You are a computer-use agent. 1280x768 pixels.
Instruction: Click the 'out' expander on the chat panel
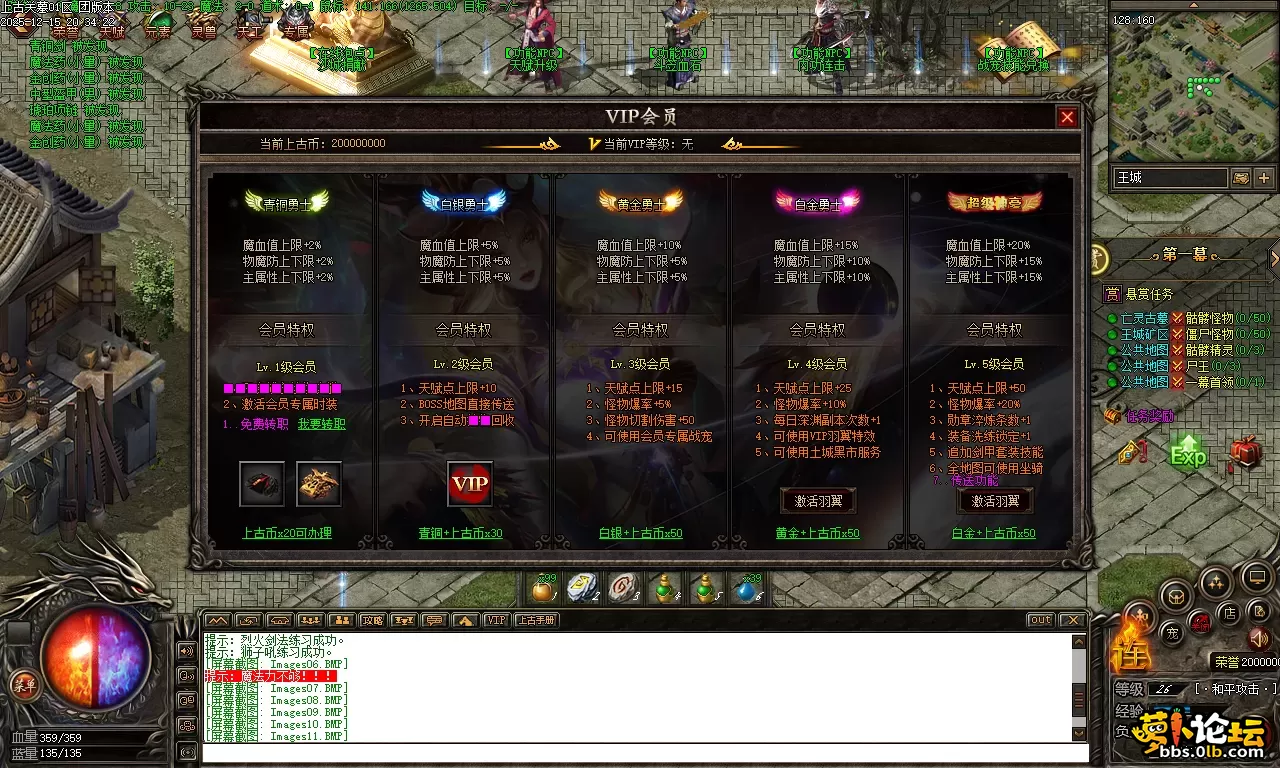point(1040,620)
